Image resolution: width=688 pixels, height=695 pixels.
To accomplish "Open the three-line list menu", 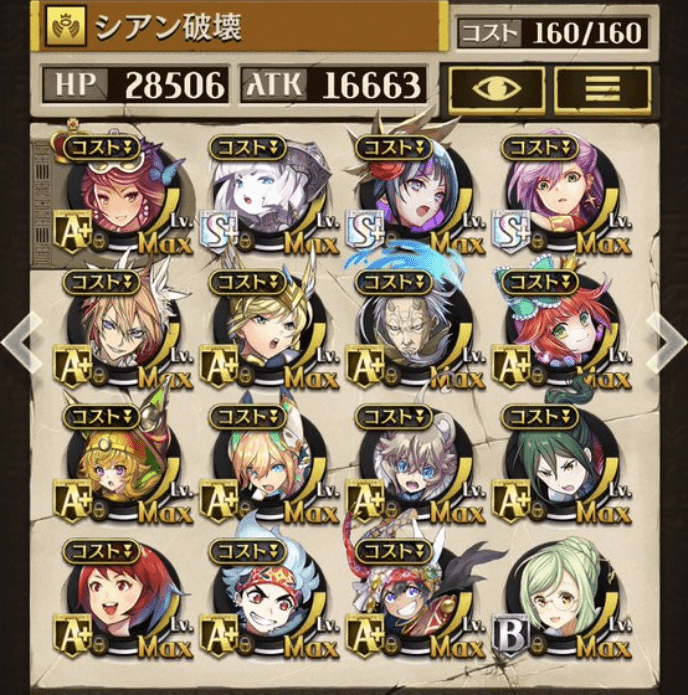I will [x=602, y=89].
